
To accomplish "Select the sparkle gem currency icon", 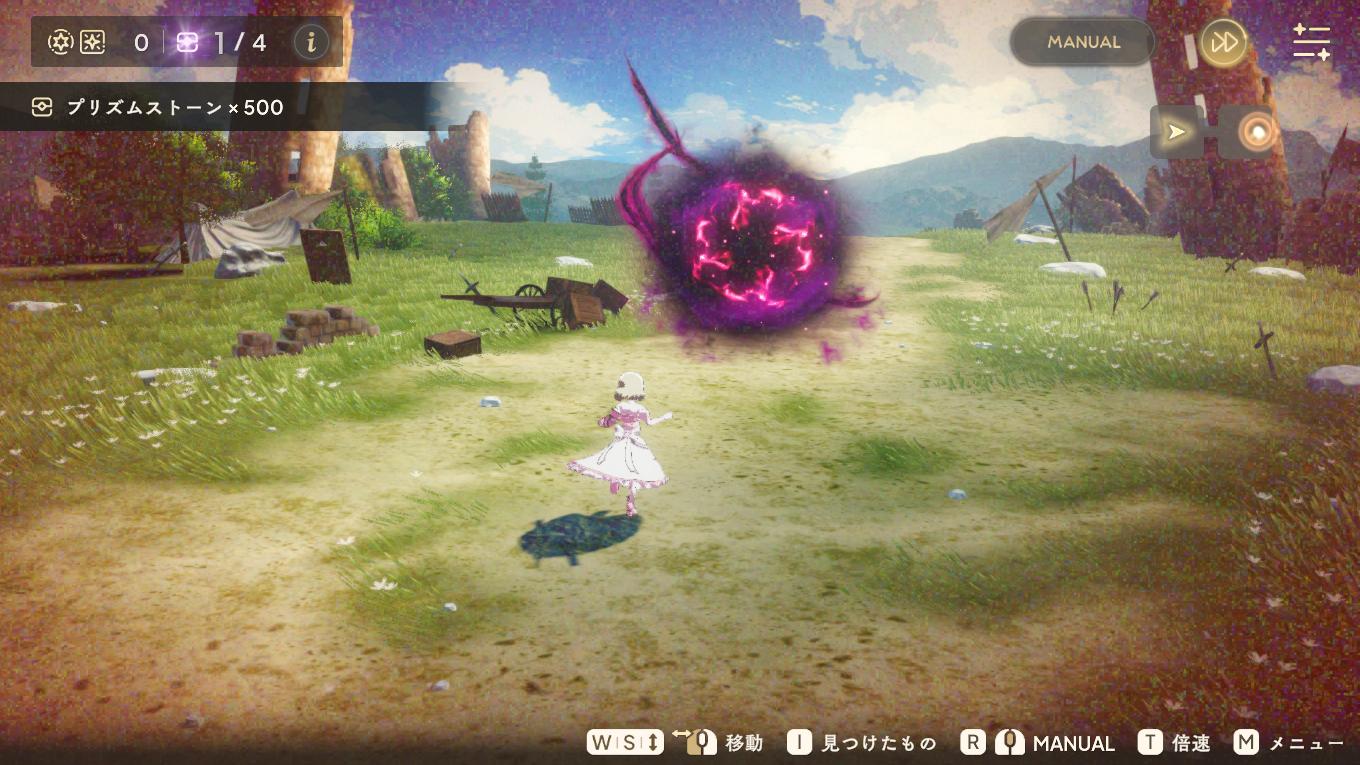I will pos(92,42).
